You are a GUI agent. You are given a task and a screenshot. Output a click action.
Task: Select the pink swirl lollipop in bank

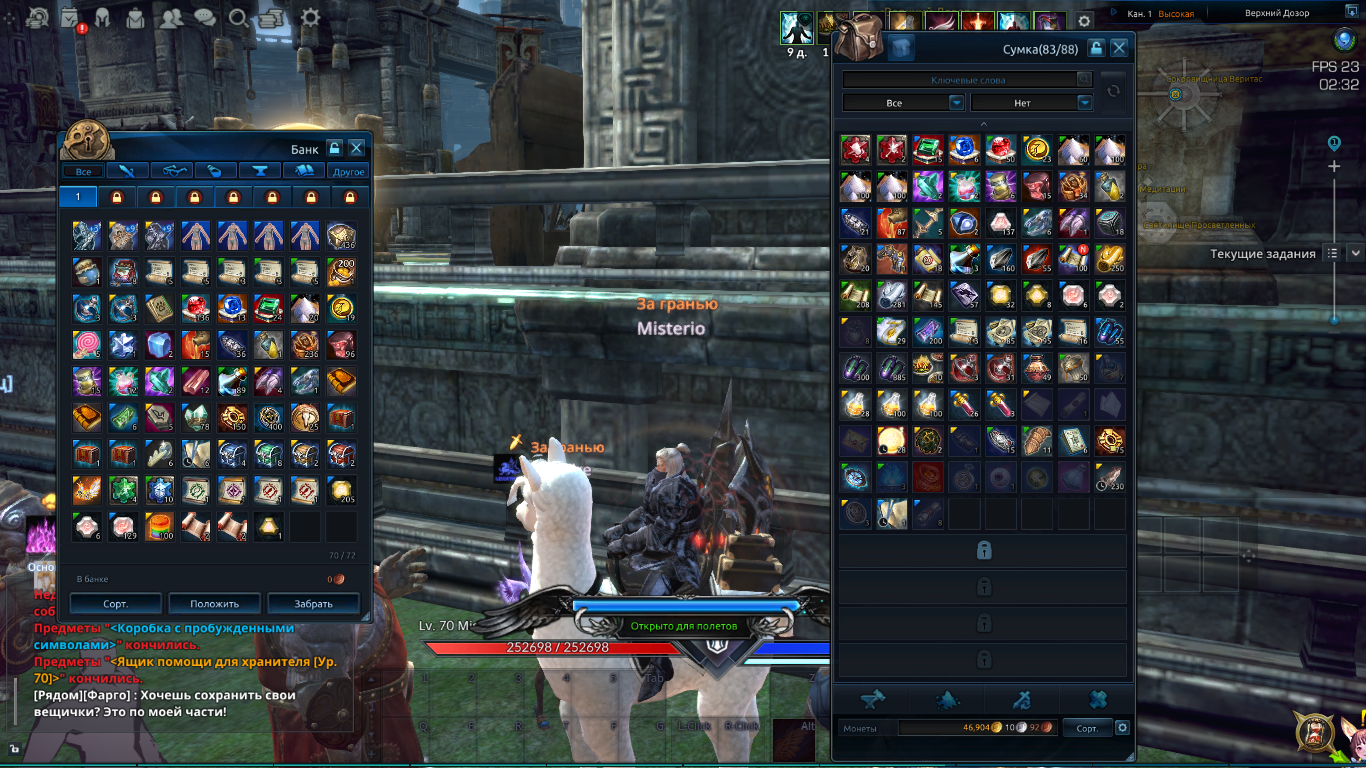[86, 343]
